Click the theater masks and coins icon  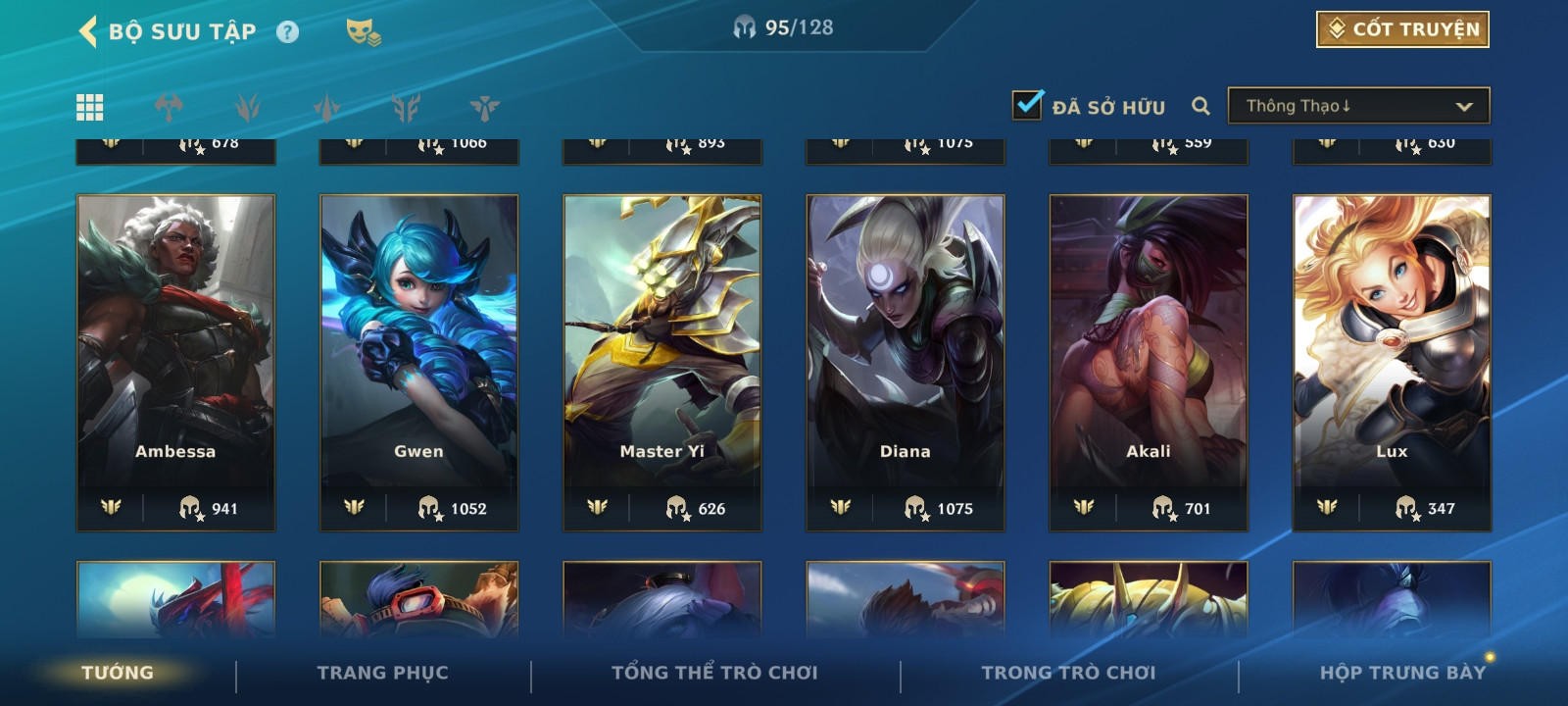(363, 32)
